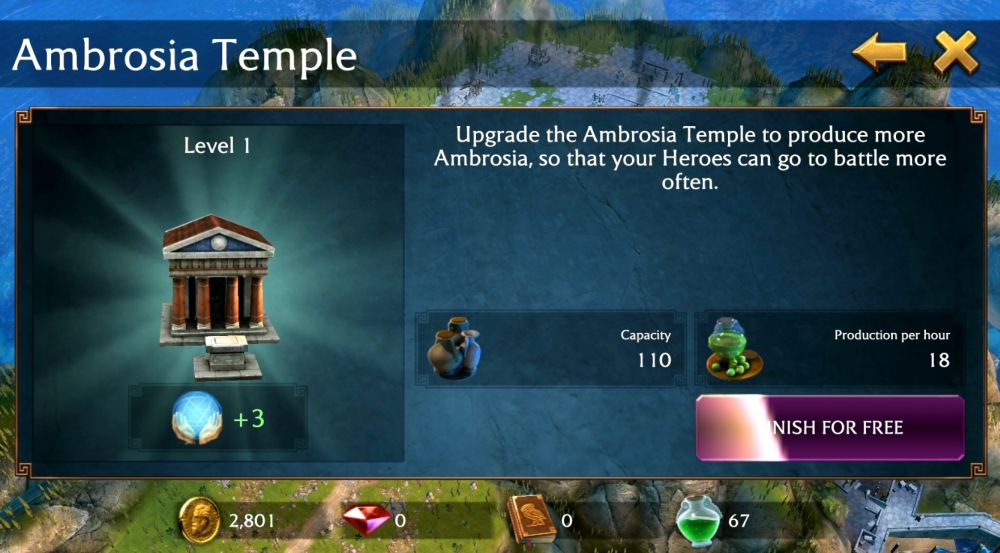Close the Ambrosia Temple window
The image size is (1000, 553).
point(955,52)
